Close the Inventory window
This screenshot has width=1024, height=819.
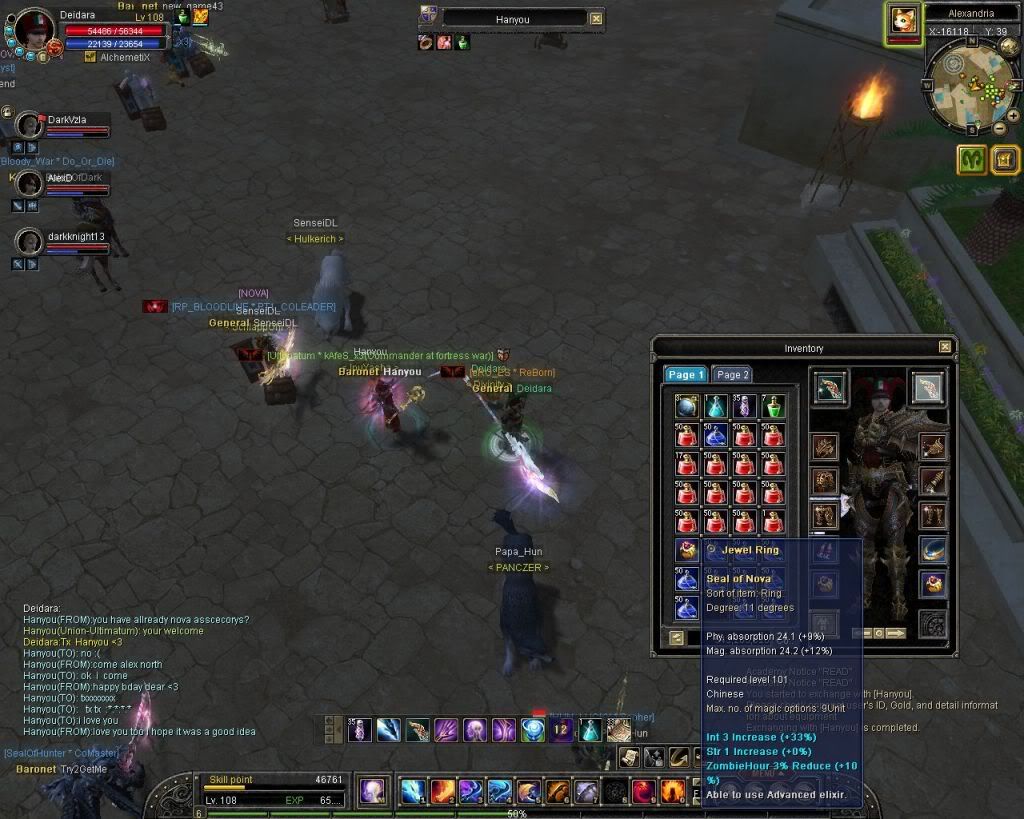(x=945, y=347)
